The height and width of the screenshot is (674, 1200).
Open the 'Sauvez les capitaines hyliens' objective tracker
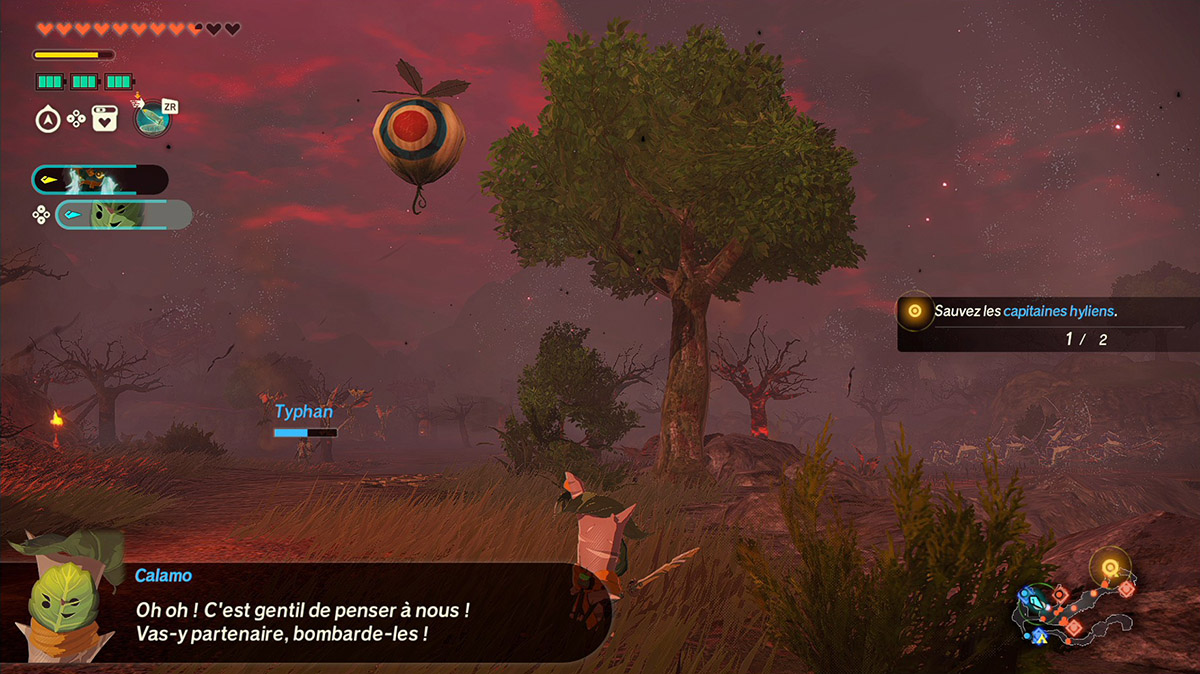[x=1040, y=322]
